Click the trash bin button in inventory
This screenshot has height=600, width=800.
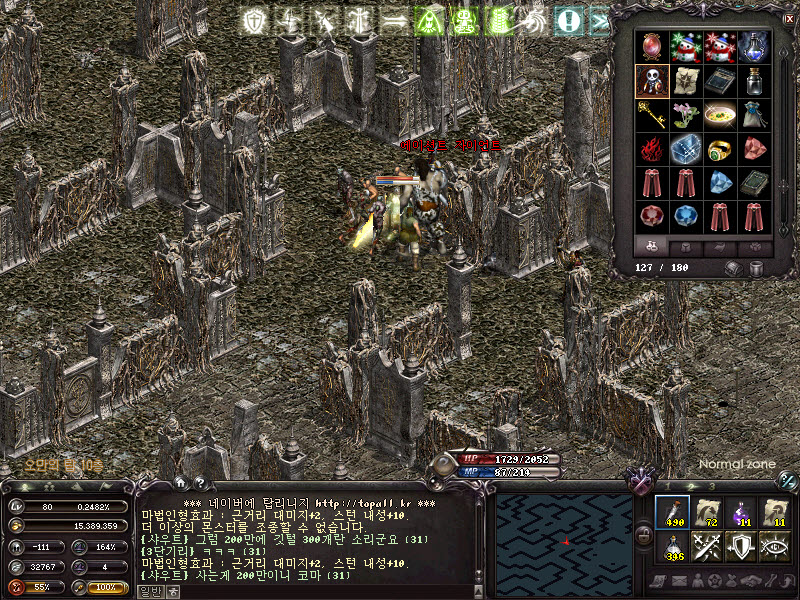(x=756, y=268)
